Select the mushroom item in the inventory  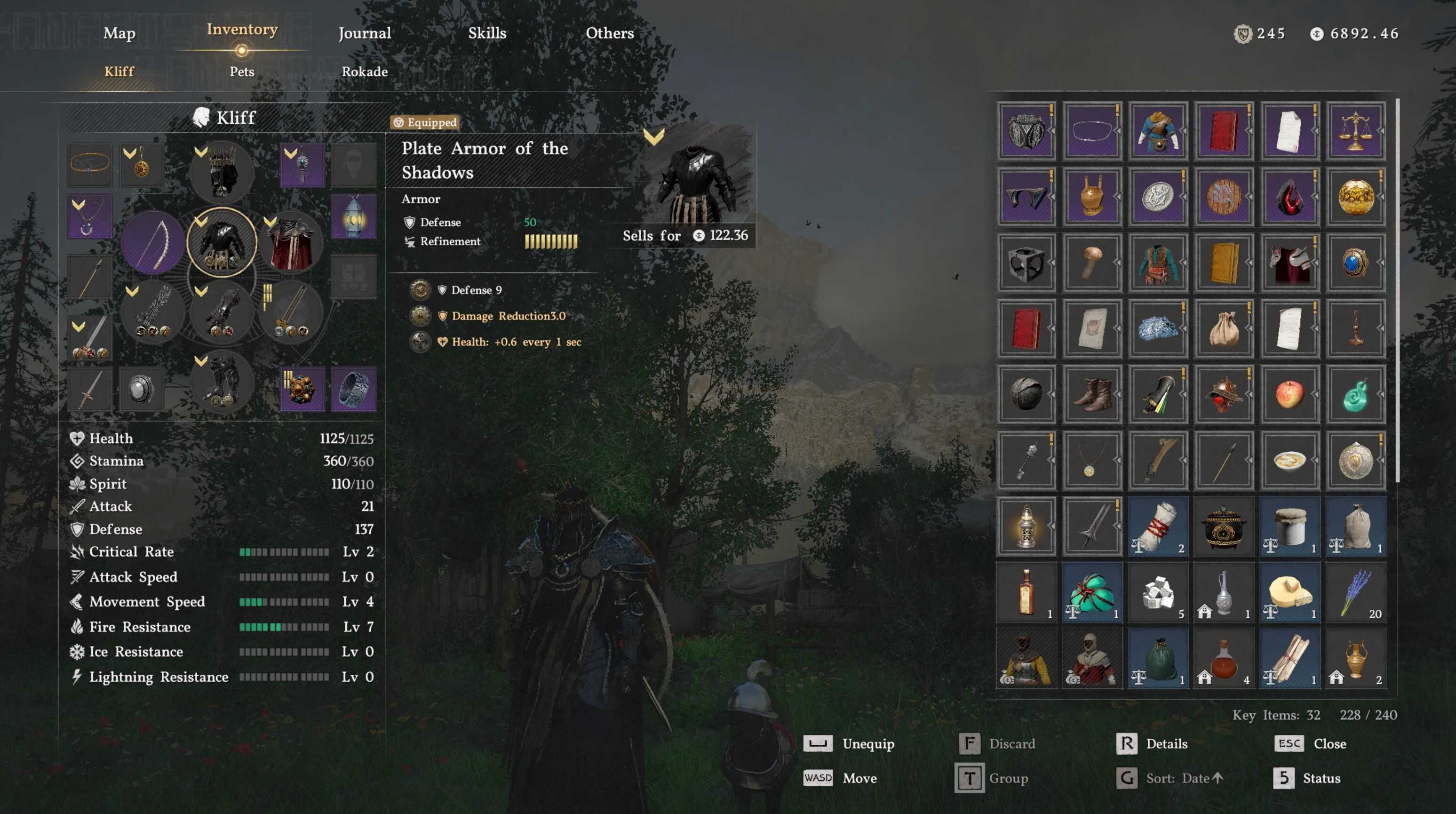1092,263
